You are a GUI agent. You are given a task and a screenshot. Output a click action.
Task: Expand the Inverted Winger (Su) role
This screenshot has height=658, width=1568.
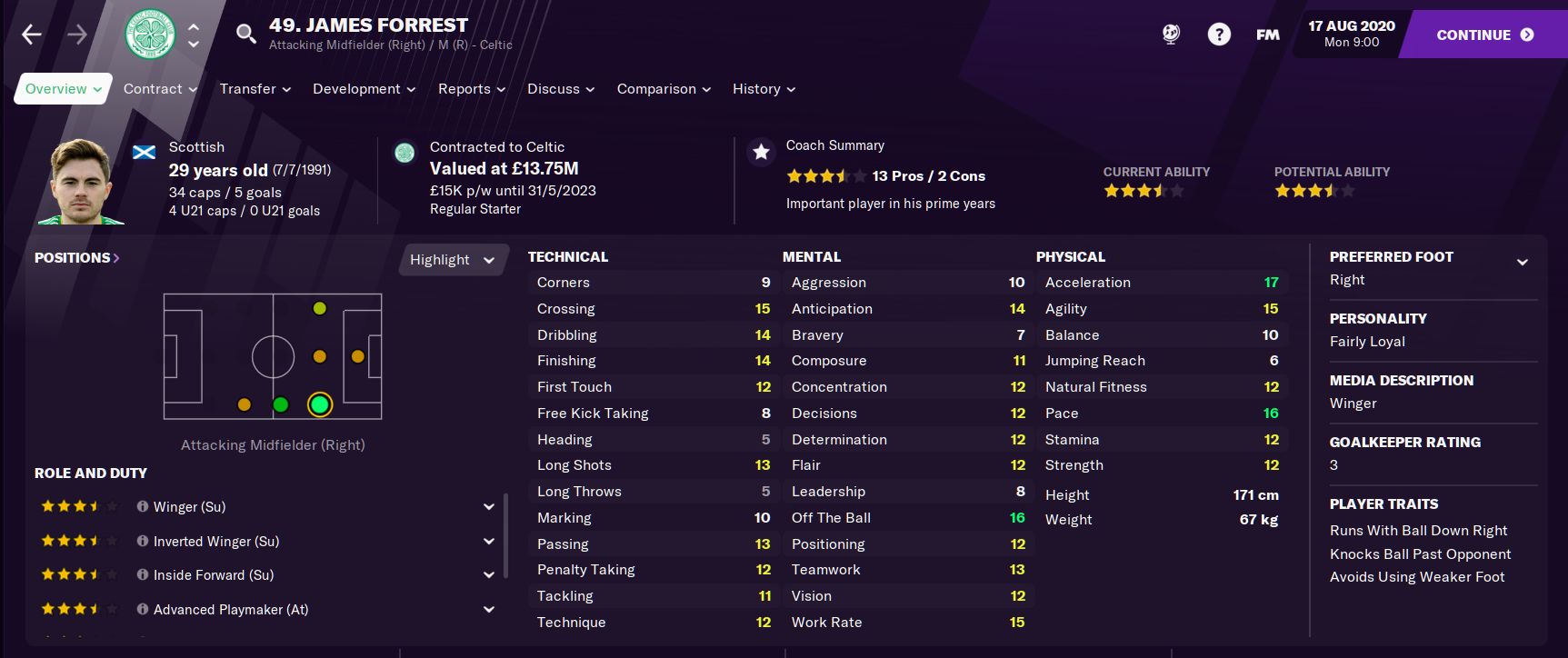[488, 542]
